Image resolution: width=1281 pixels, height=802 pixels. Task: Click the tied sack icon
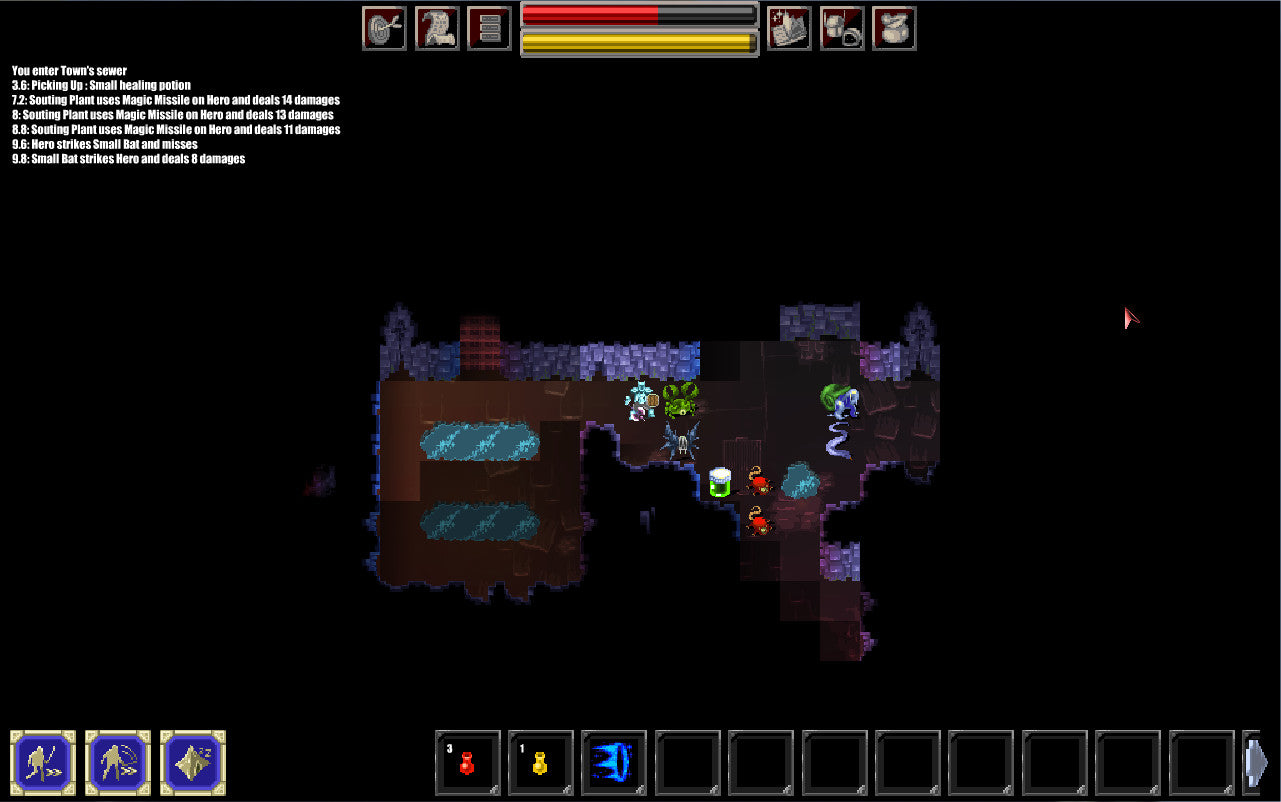point(894,28)
